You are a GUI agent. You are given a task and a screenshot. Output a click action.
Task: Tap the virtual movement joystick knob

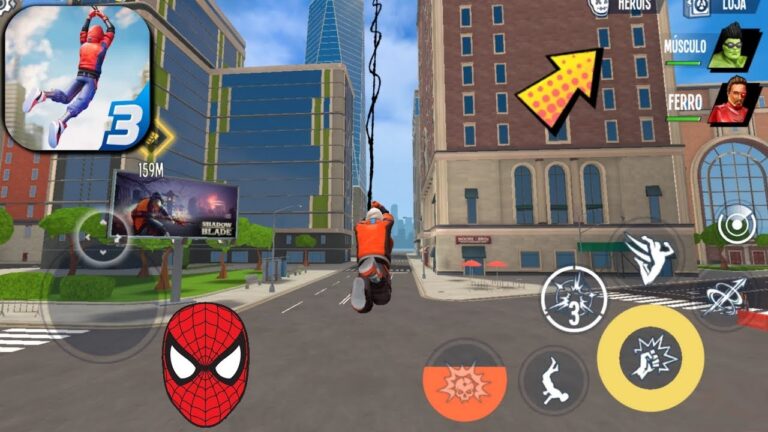[102, 238]
